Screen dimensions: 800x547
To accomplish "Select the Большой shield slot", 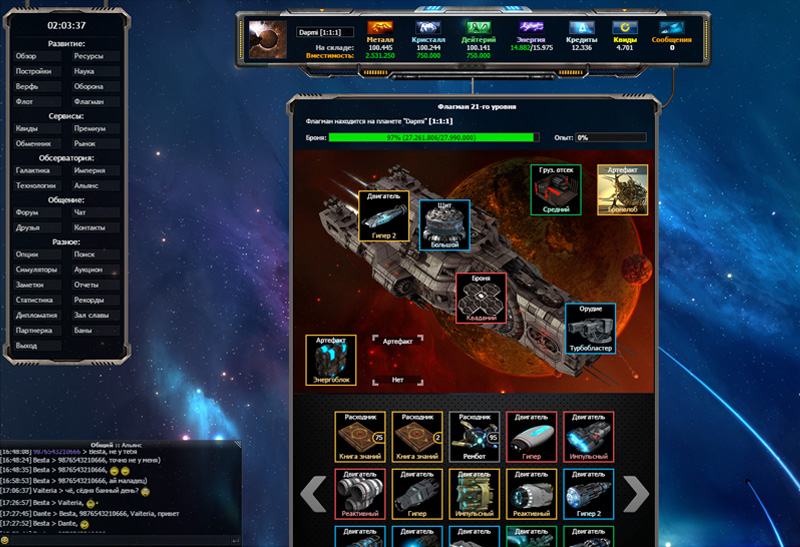I will pos(445,224).
